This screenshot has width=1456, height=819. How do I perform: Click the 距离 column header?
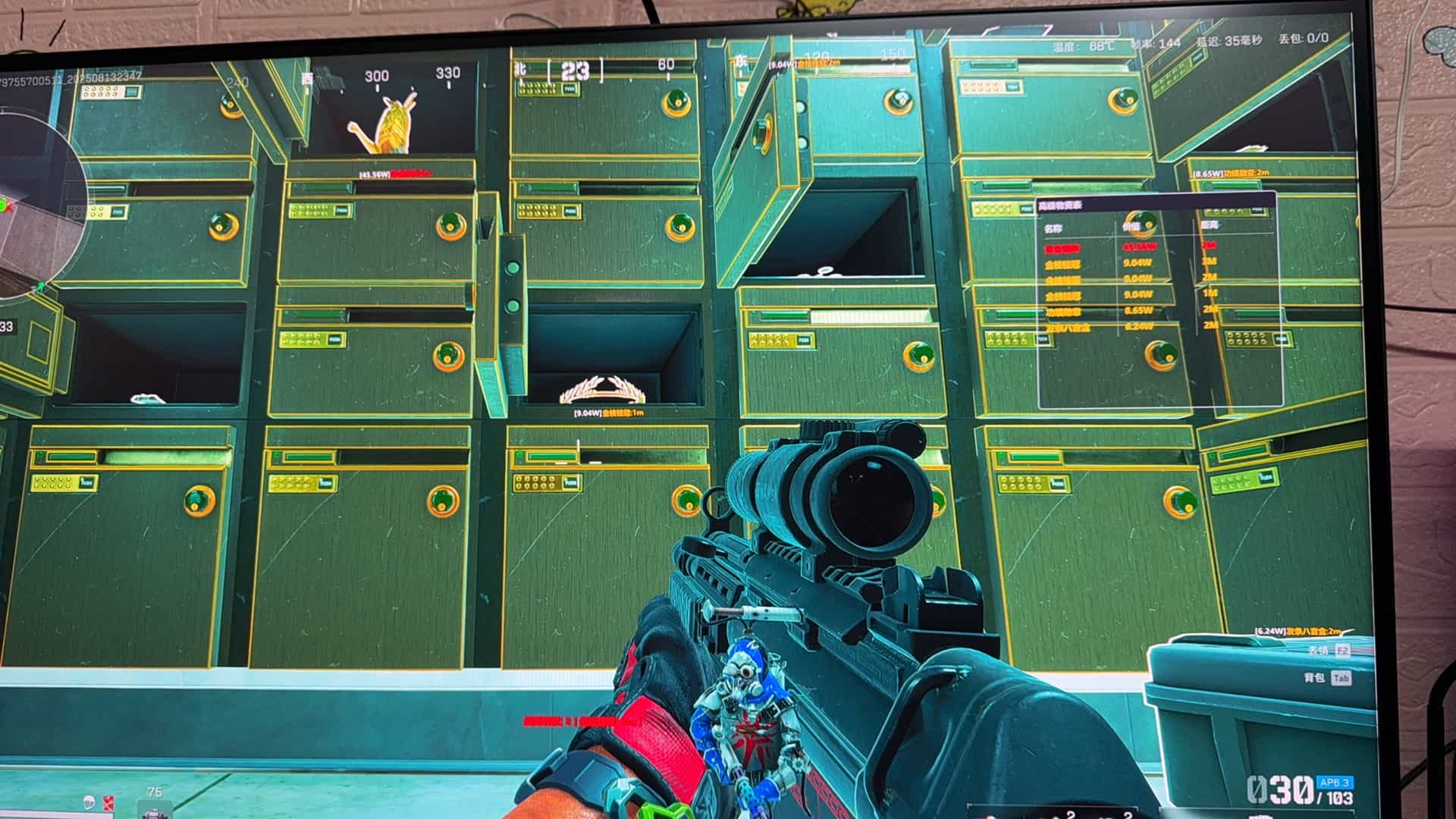pyautogui.click(x=1209, y=225)
